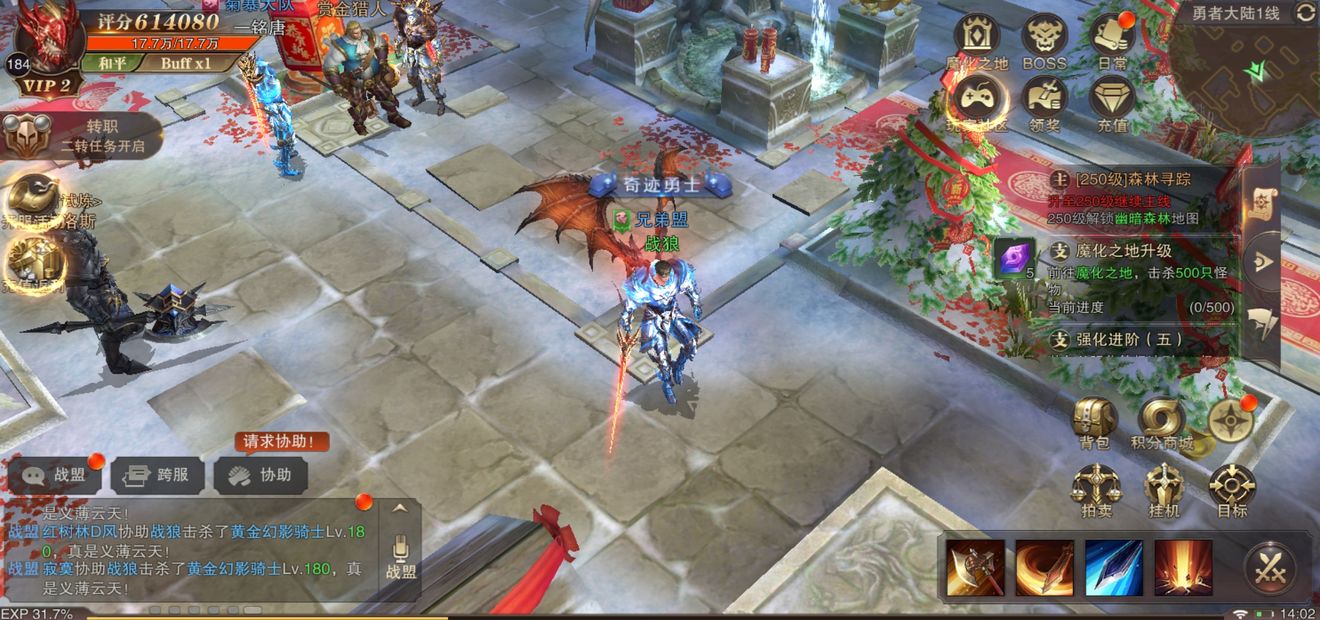Open the 日常 daily activities icon
Image resolution: width=1320 pixels, height=620 pixels.
pos(1112,38)
